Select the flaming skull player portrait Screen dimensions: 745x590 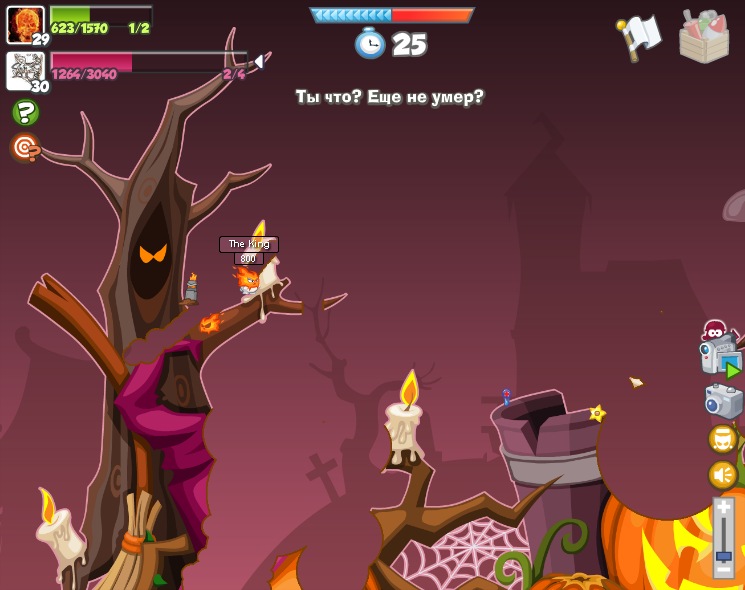[x=25, y=24]
